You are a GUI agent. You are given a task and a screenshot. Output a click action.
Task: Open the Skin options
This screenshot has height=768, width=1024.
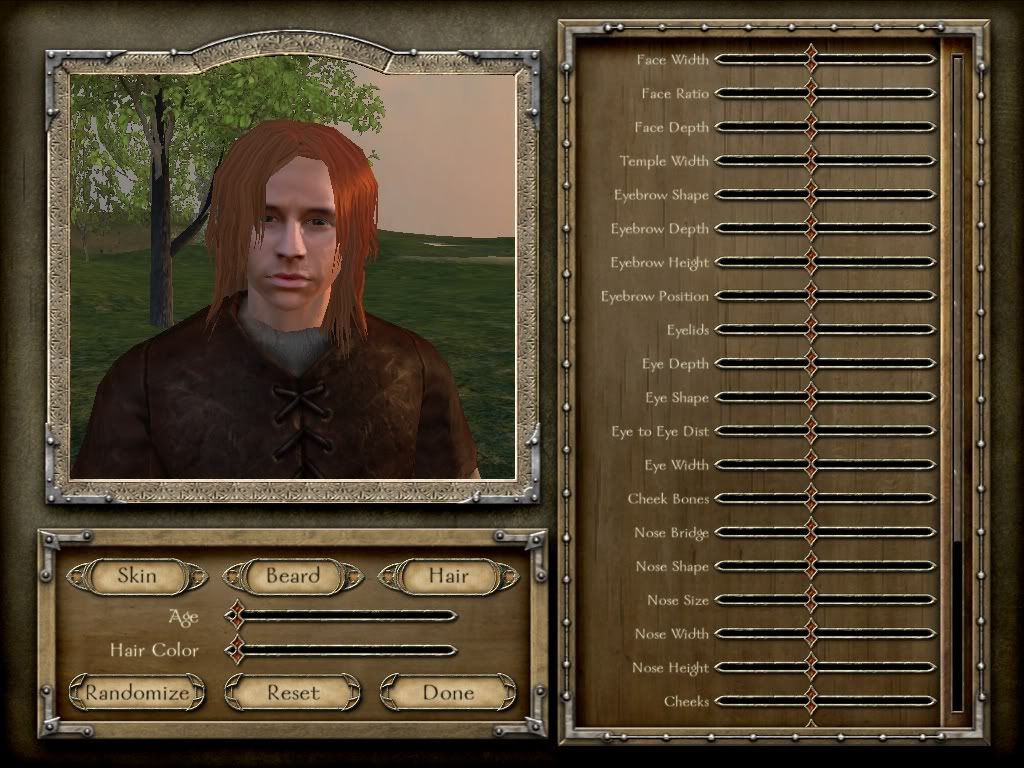[x=137, y=576]
